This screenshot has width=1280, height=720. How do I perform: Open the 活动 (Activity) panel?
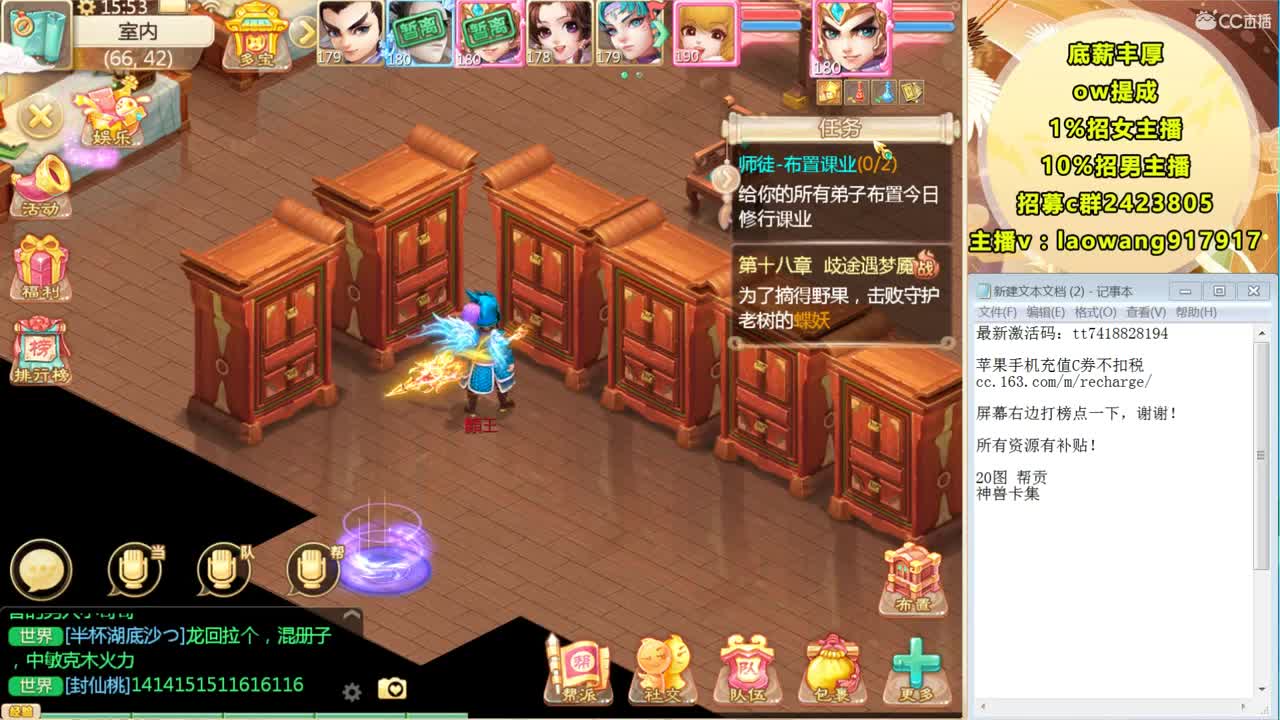pyautogui.click(x=40, y=190)
